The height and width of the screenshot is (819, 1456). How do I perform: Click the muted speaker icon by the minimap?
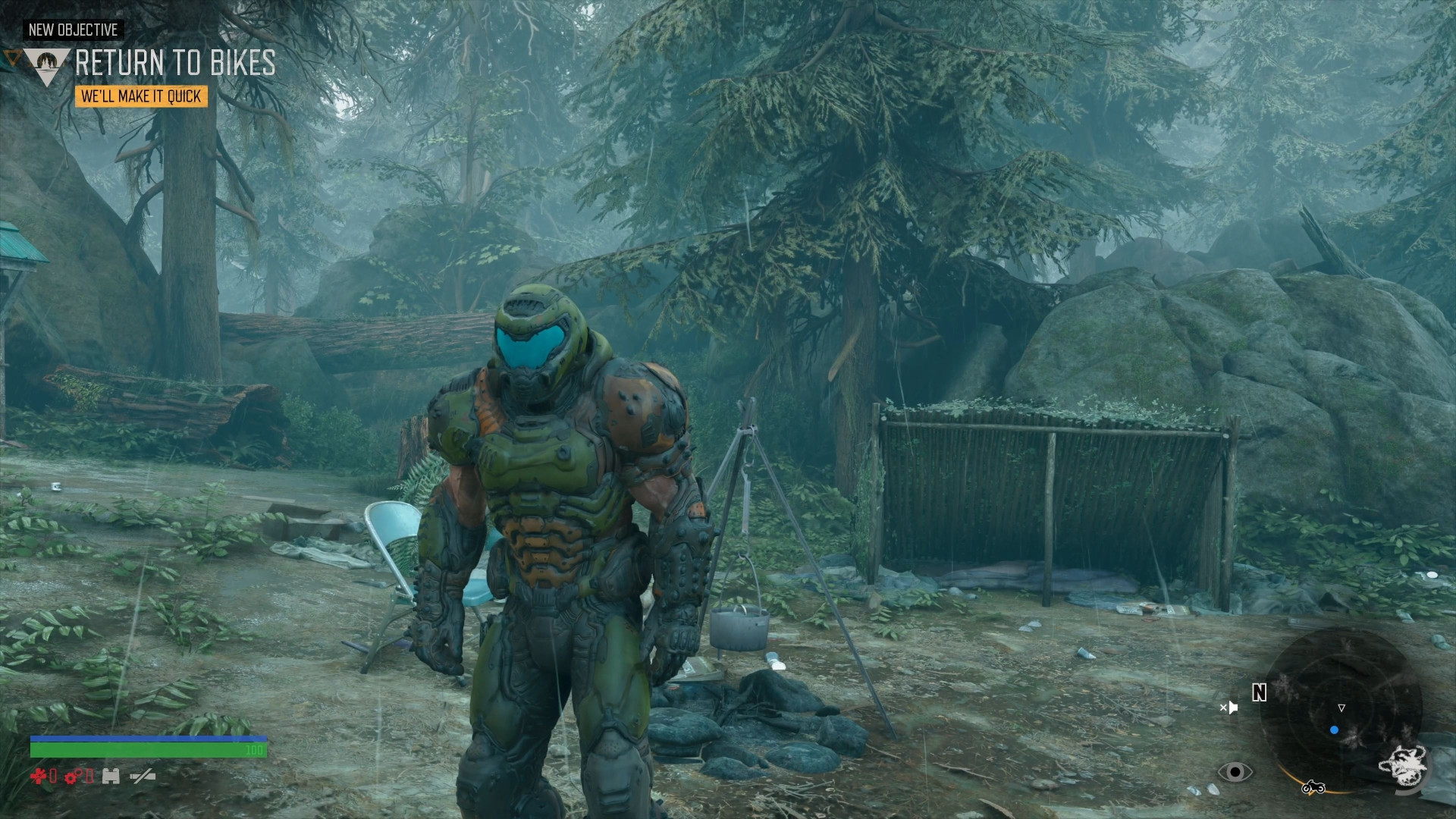(x=1230, y=708)
